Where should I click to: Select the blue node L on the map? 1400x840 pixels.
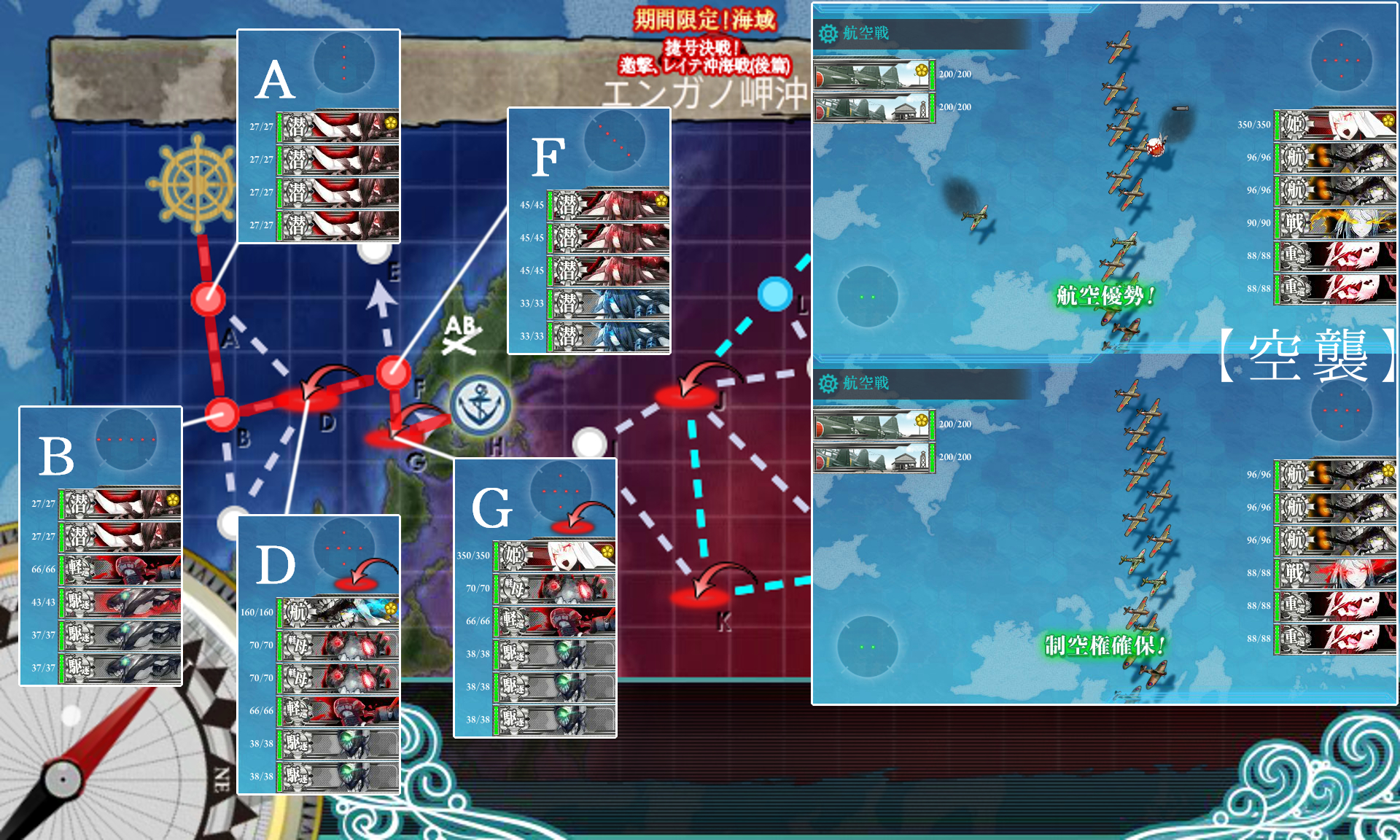pyautogui.click(x=774, y=295)
